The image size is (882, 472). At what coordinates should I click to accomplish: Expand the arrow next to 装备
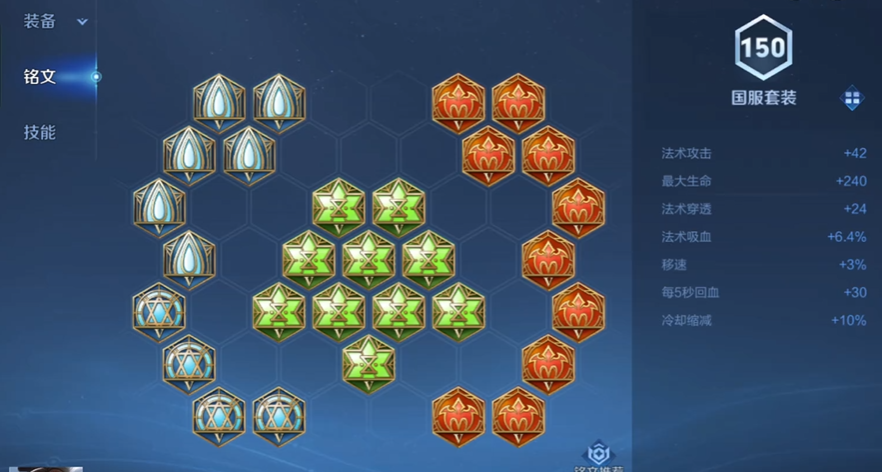coord(82,22)
